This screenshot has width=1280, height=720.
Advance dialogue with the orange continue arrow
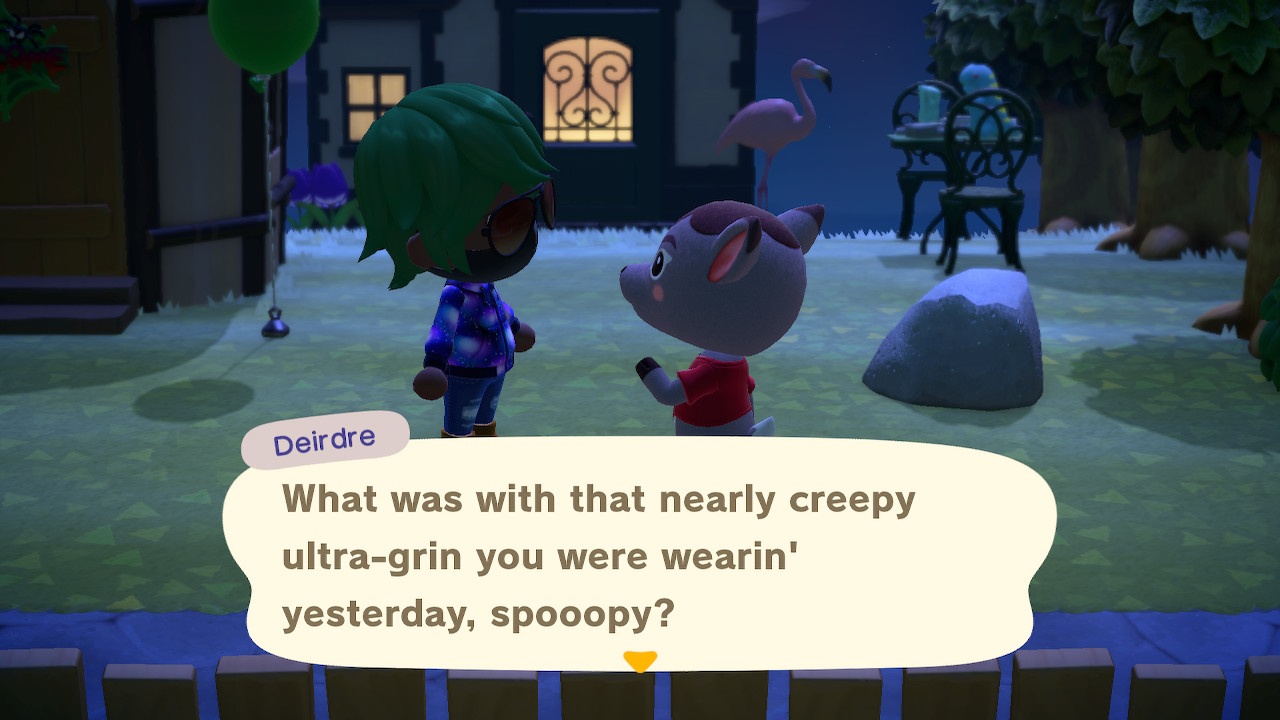coord(639,660)
